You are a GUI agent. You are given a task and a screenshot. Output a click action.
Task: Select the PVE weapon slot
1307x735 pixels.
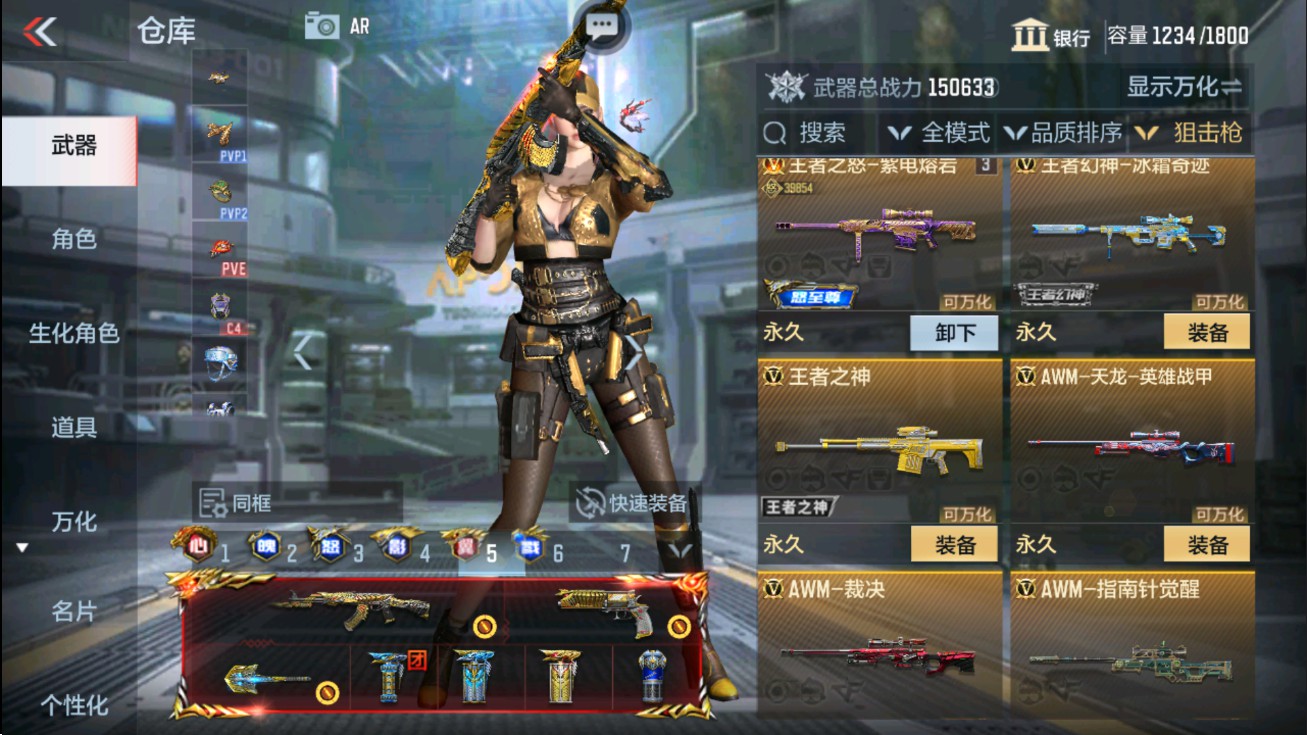220,250
